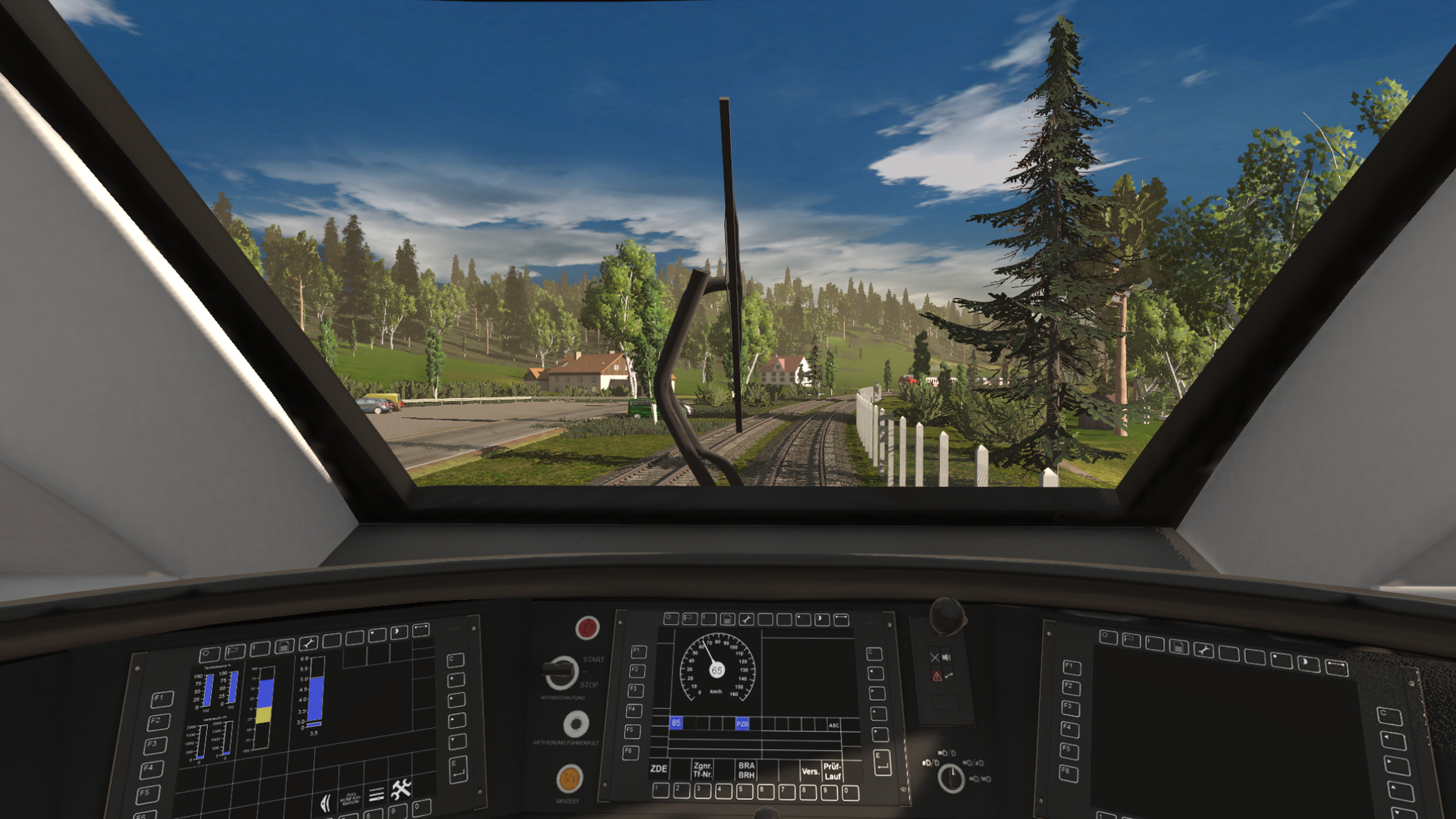
Task: Click the floppy disk key above the fuel gauges
Action: point(284,646)
